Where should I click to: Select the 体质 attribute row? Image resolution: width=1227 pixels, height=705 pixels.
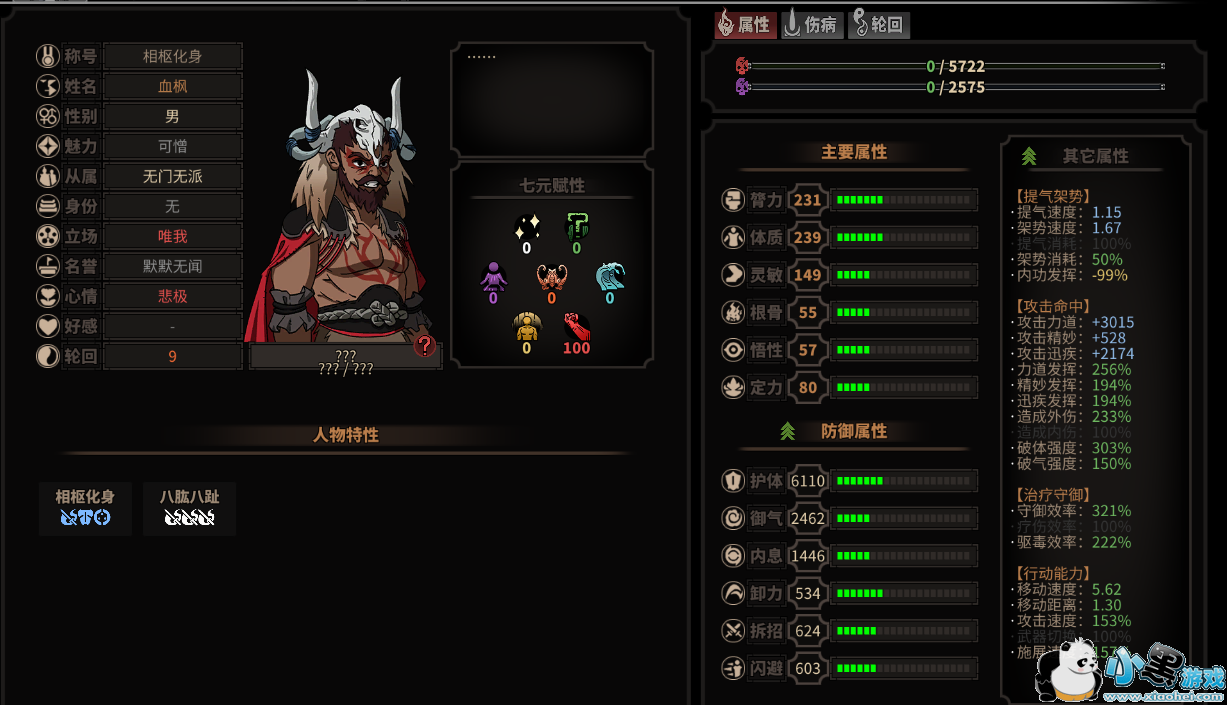point(848,238)
